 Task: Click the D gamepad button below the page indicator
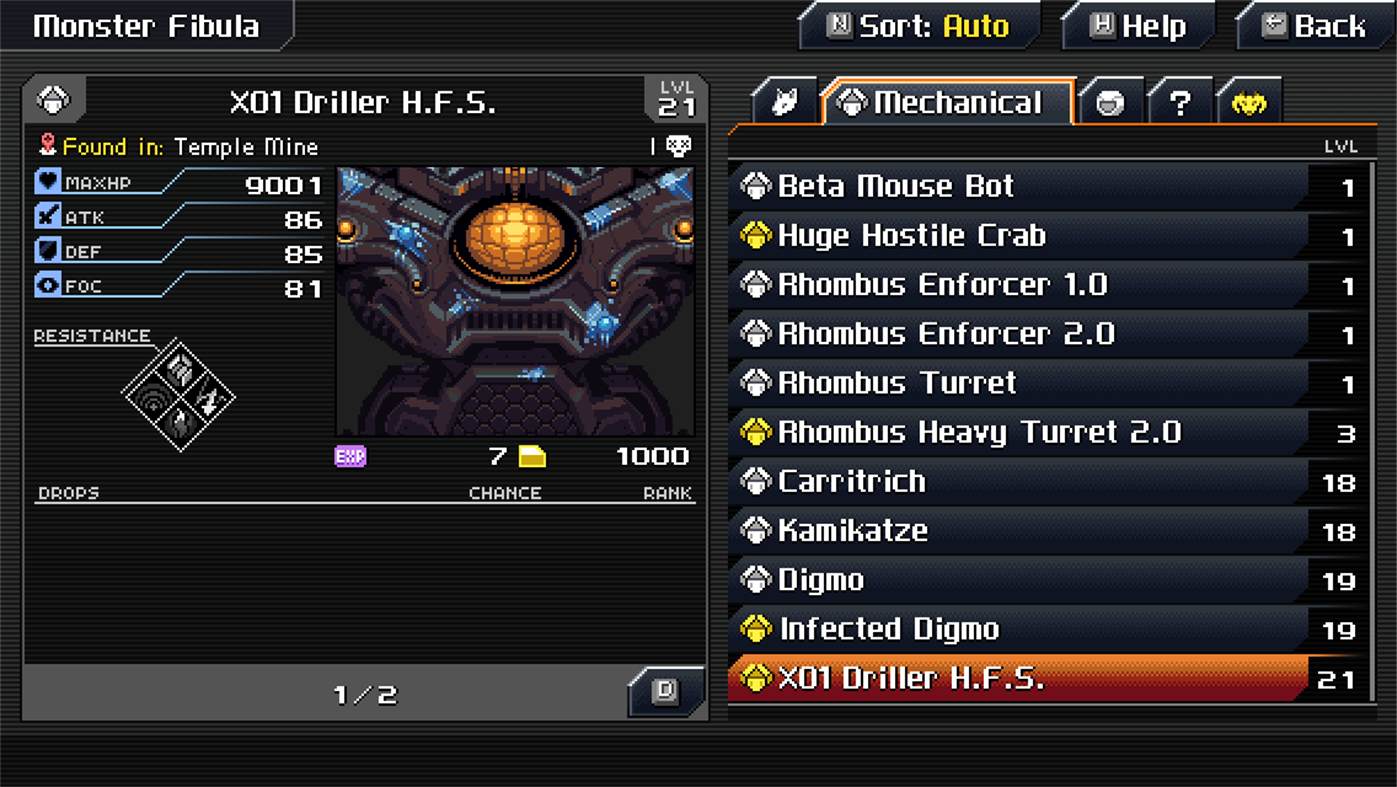(x=665, y=691)
